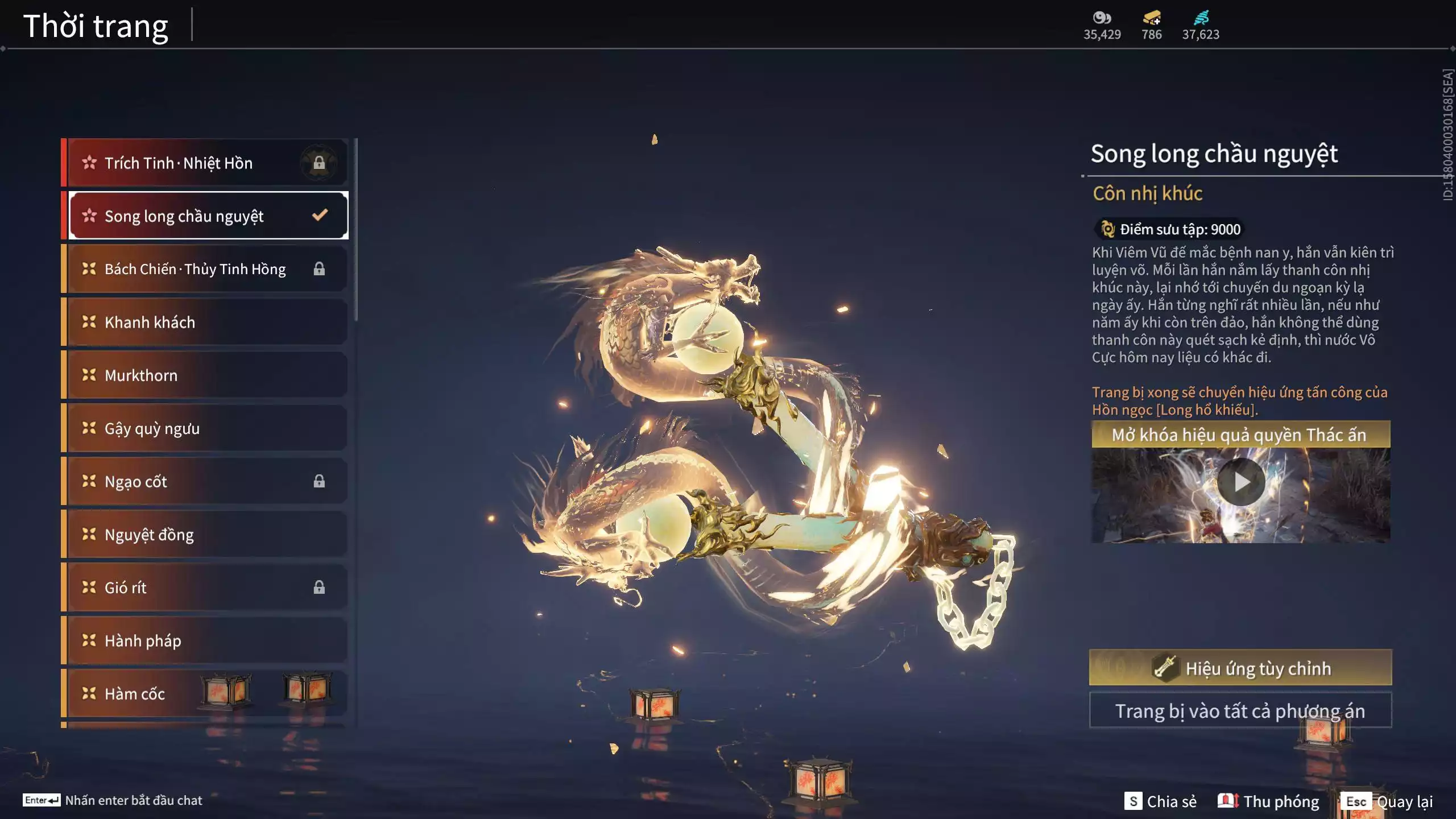Choose Gậy quỷ ngưu from list
The width and height of the screenshot is (1456, 819).
pyautogui.click(x=205, y=428)
